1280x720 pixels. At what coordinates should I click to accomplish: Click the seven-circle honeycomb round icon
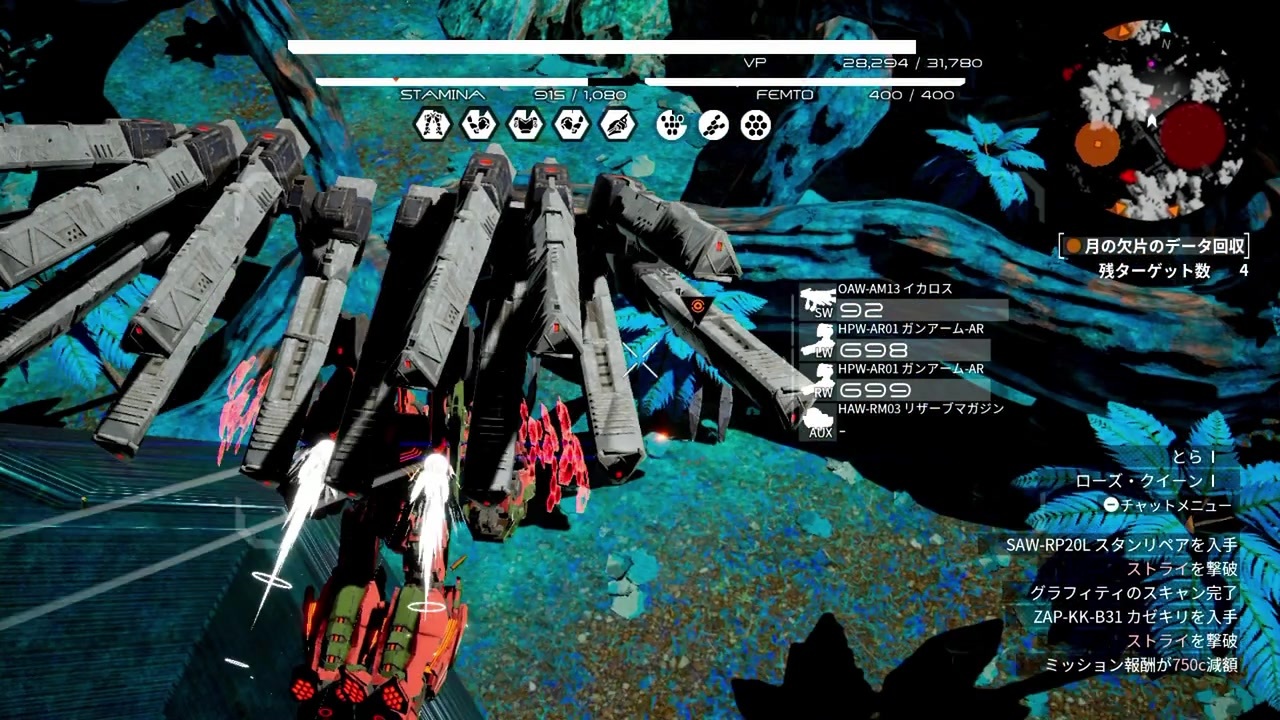point(756,124)
